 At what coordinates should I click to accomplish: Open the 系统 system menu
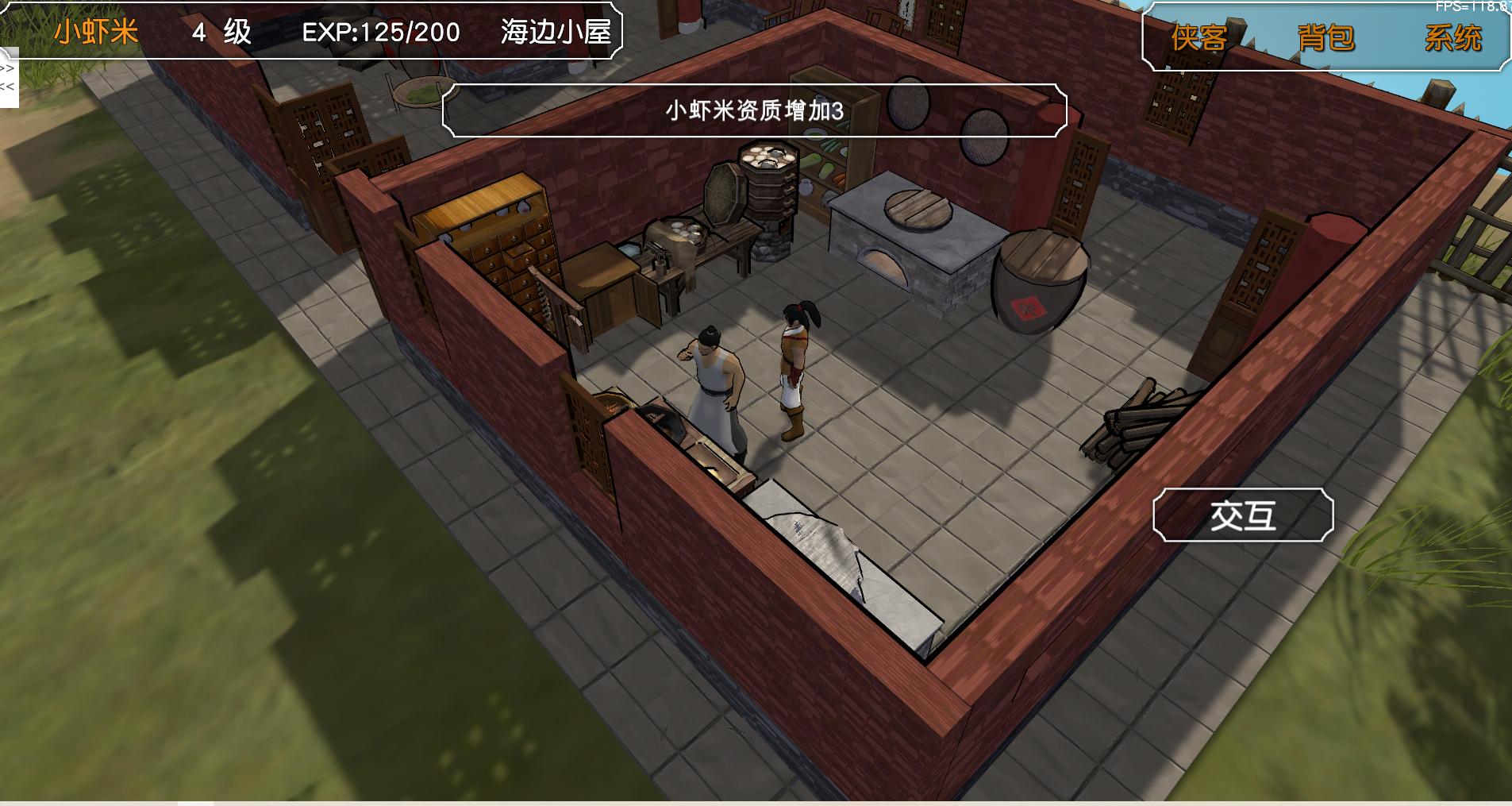pyautogui.click(x=1455, y=35)
